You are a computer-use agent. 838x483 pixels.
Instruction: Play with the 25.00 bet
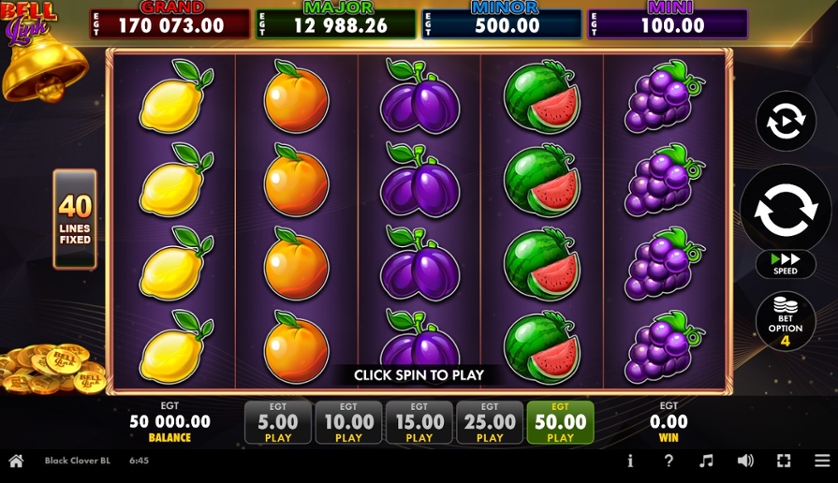[x=490, y=423]
